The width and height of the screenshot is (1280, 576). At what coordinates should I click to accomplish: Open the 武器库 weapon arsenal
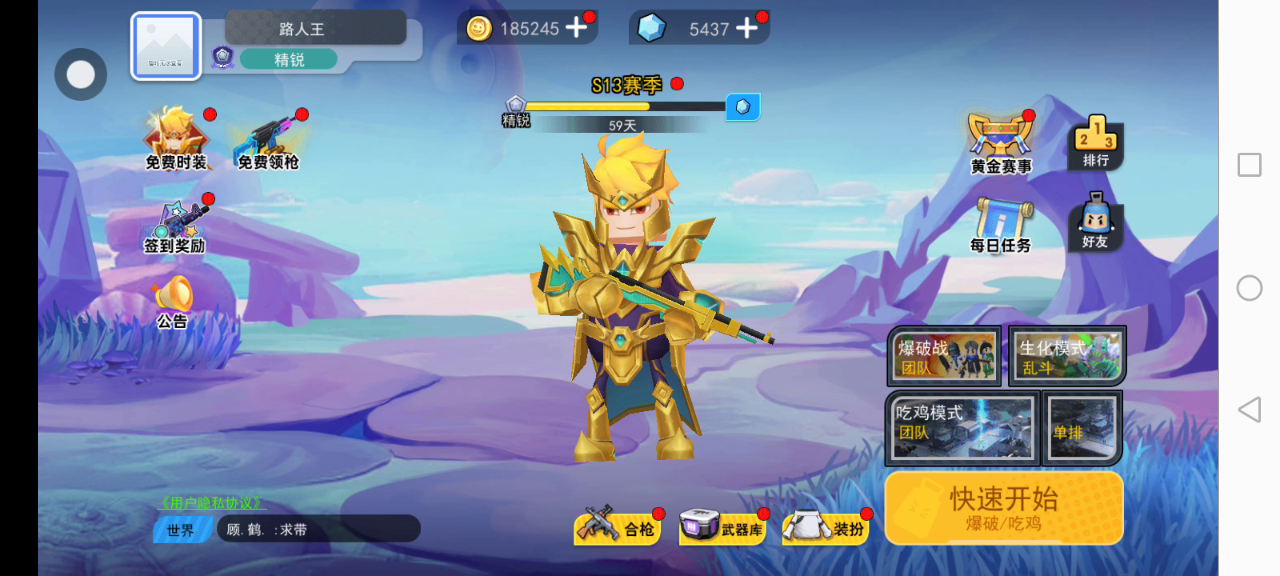[722, 528]
